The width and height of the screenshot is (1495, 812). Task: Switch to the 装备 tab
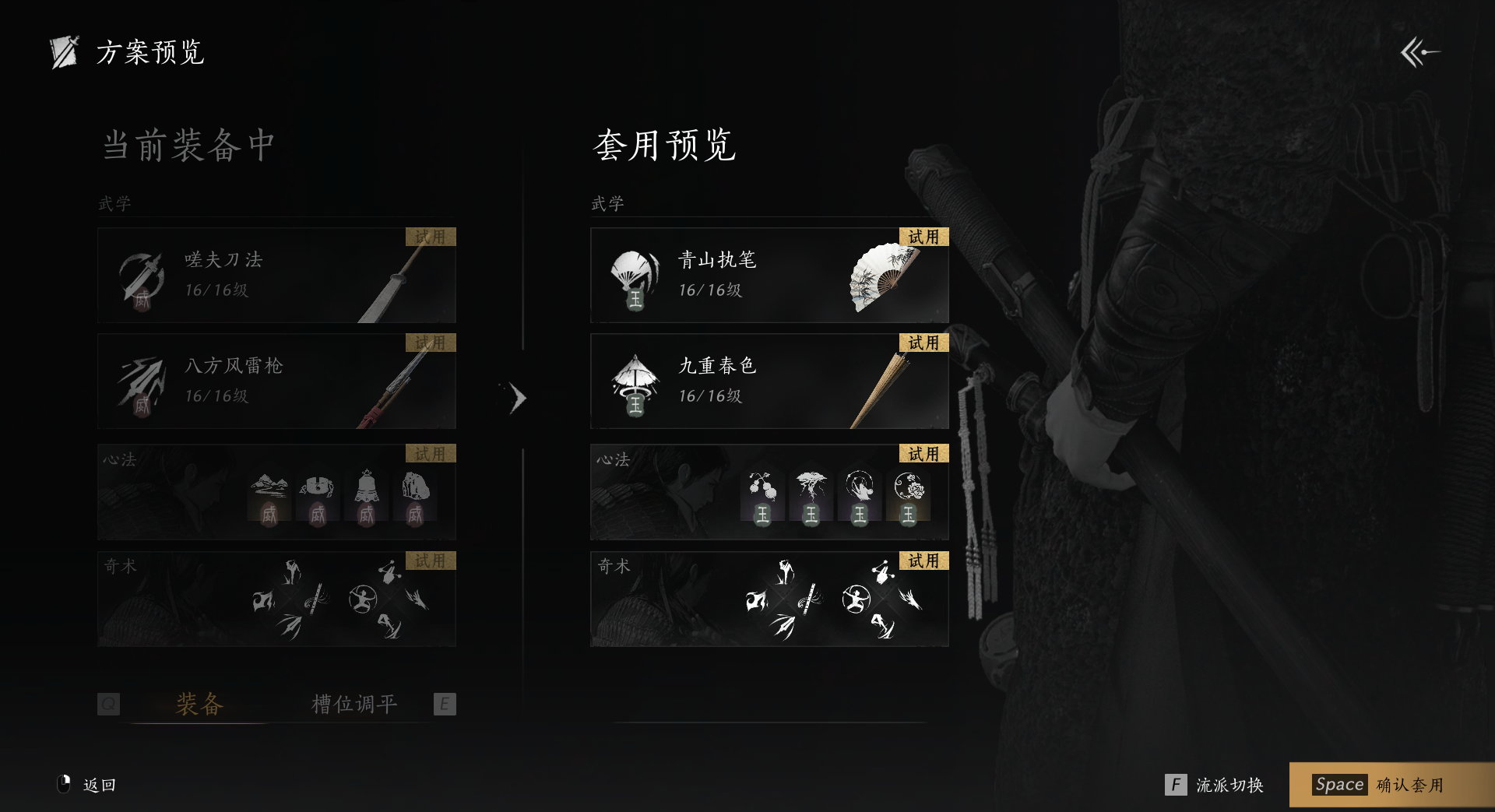199,704
